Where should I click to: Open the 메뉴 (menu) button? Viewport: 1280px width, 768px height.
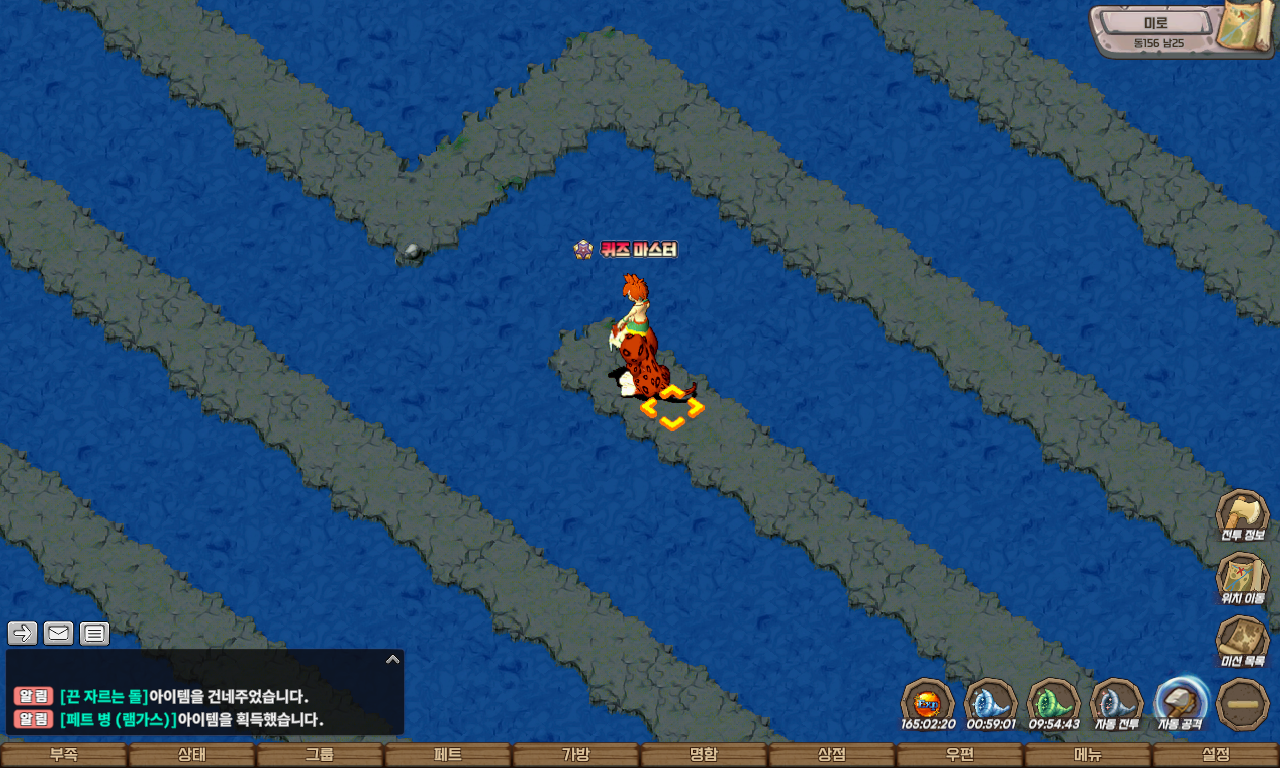point(1088,755)
